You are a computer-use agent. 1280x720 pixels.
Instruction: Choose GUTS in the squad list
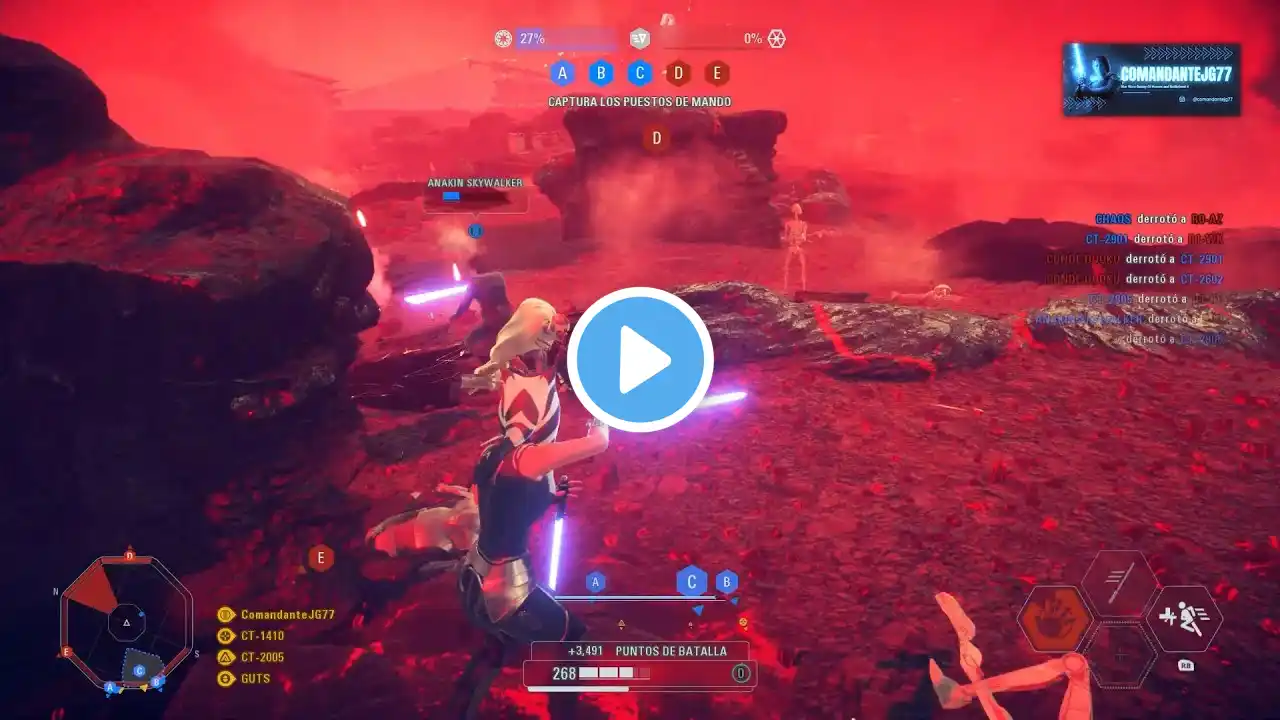(x=255, y=679)
